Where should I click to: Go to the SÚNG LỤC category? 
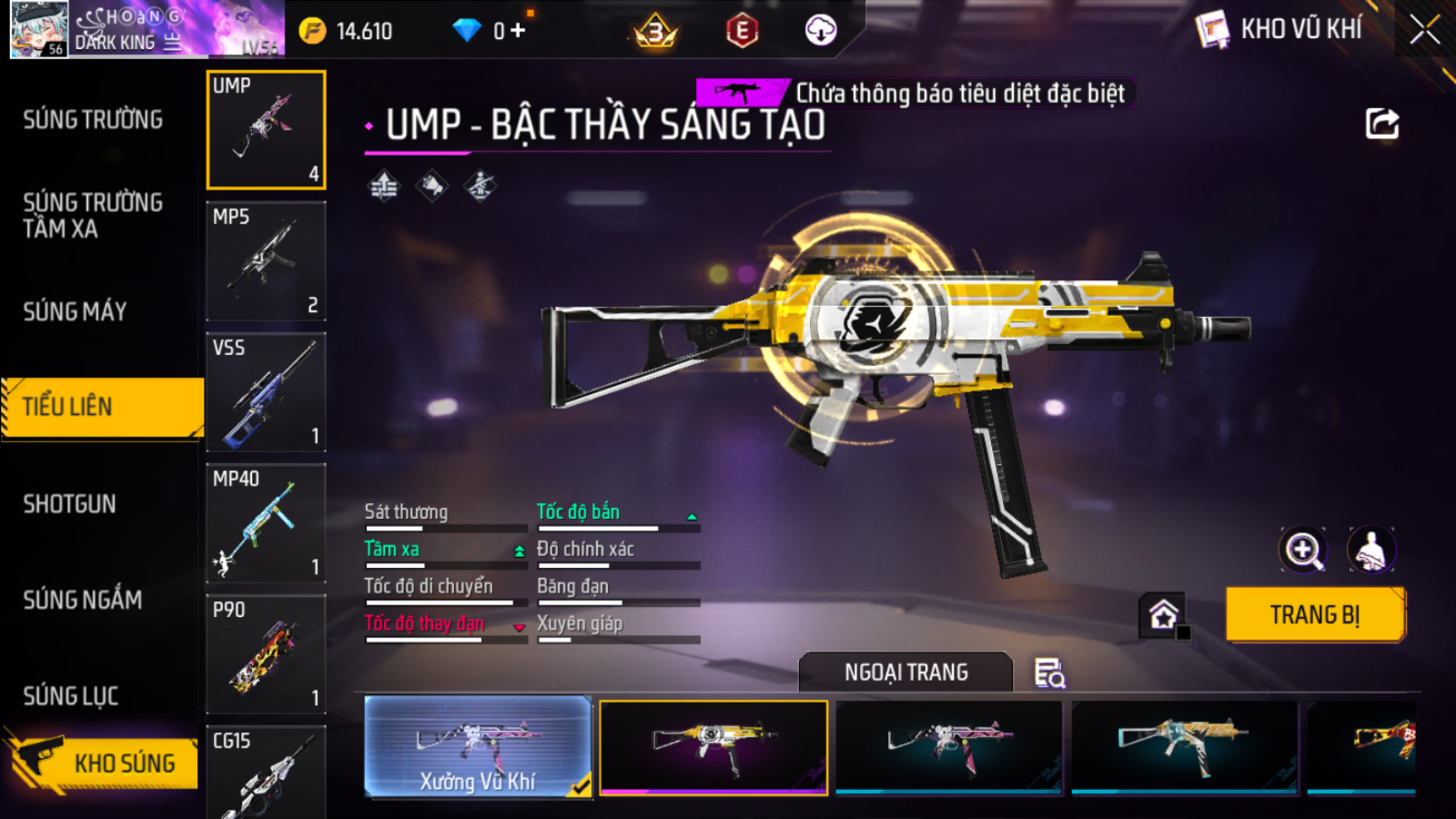(x=71, y=696)
